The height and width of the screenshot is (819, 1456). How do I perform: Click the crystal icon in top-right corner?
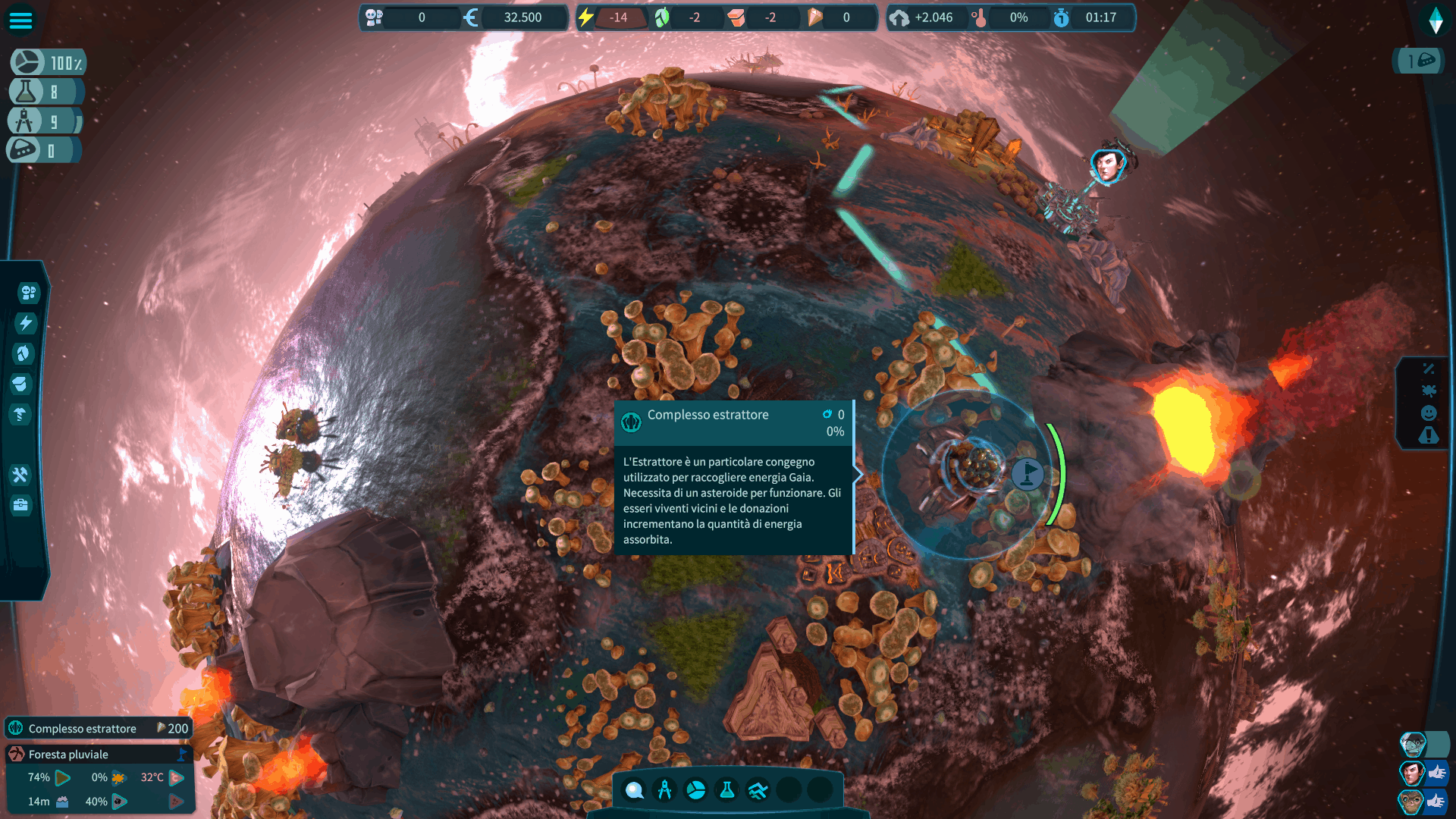pos(1436,20)
